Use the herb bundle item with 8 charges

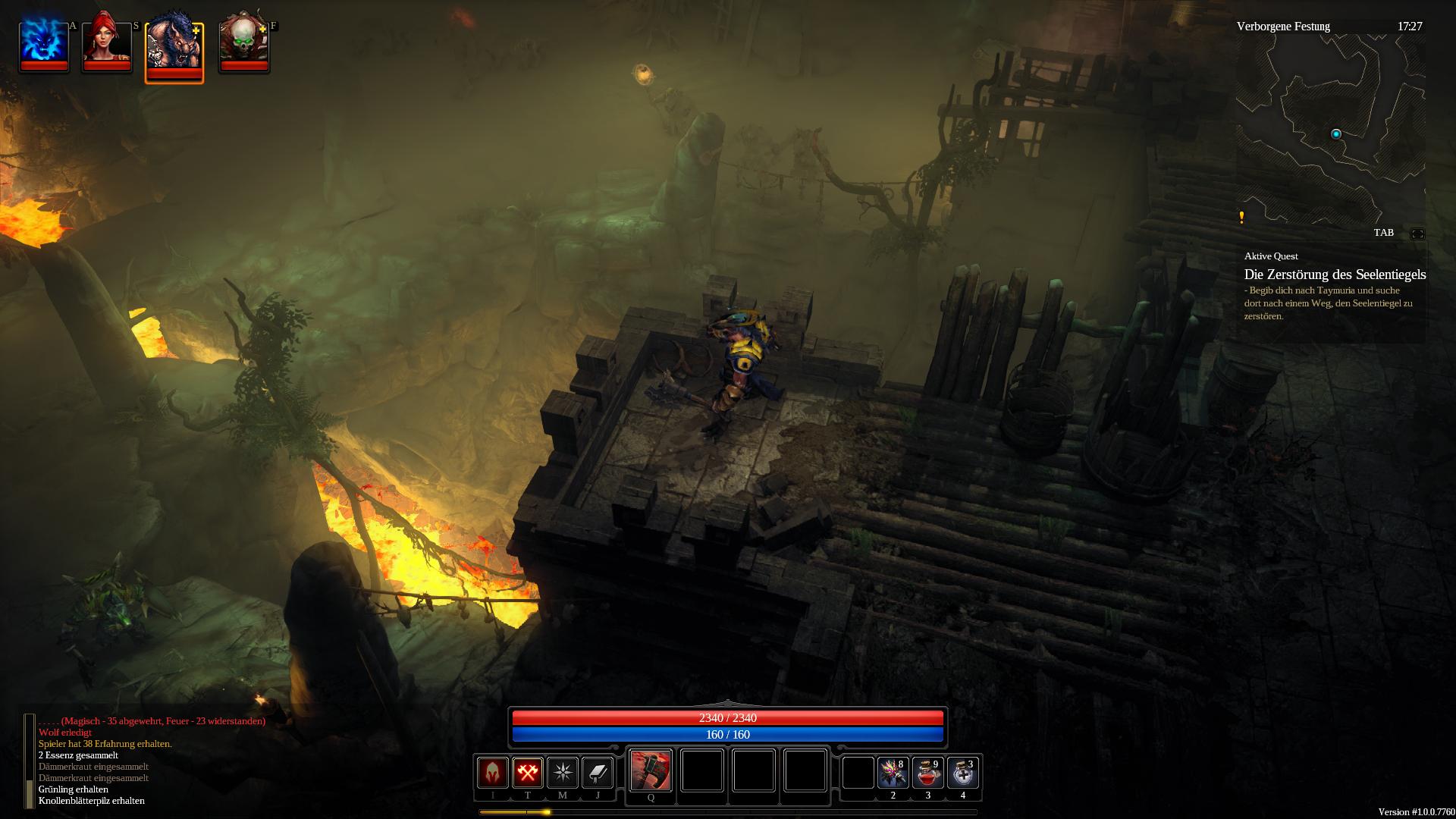[893, 773]
